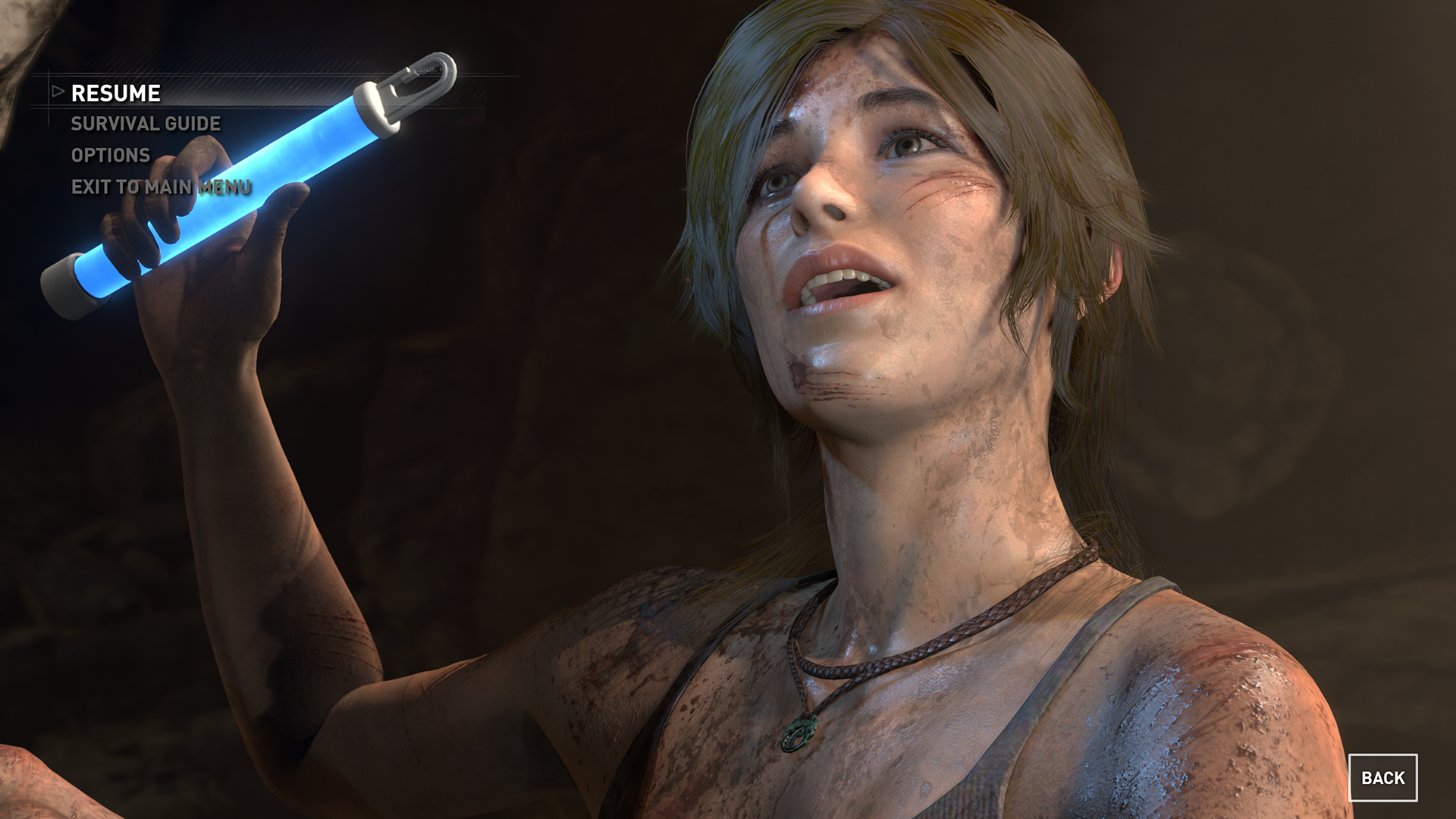Select Resume to continue the game
This screenshot has width=1456, height=819.
(x=115, y=93)
